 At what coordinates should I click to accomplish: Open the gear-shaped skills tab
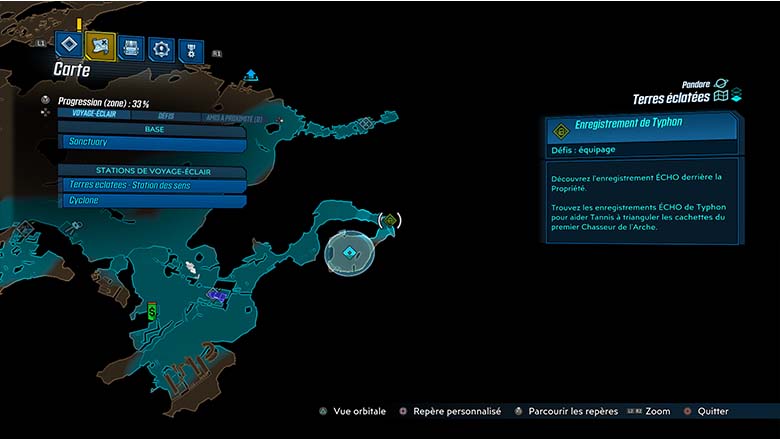point(160,49)
